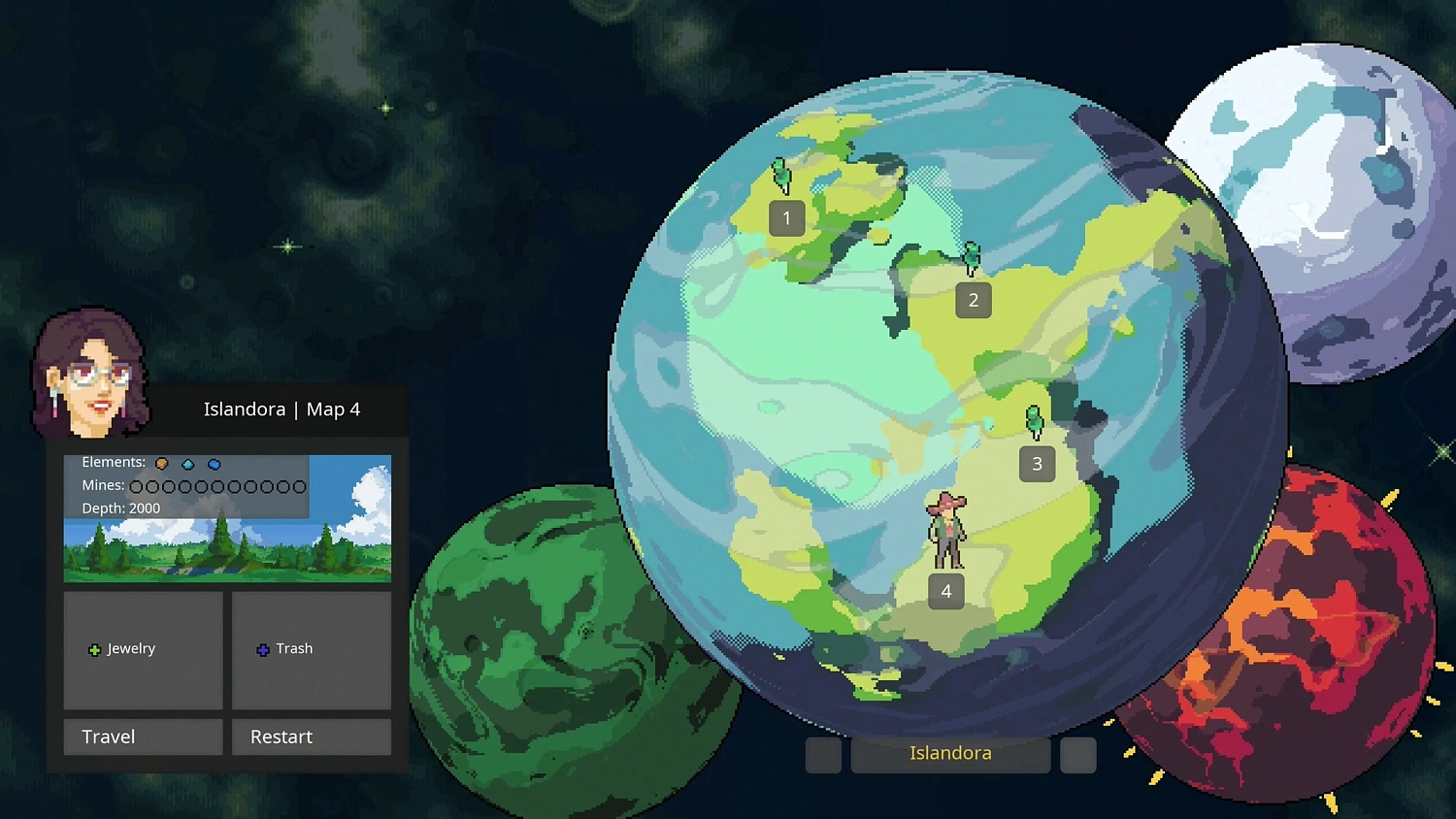Click the blue gem element icon

(214, 464)
